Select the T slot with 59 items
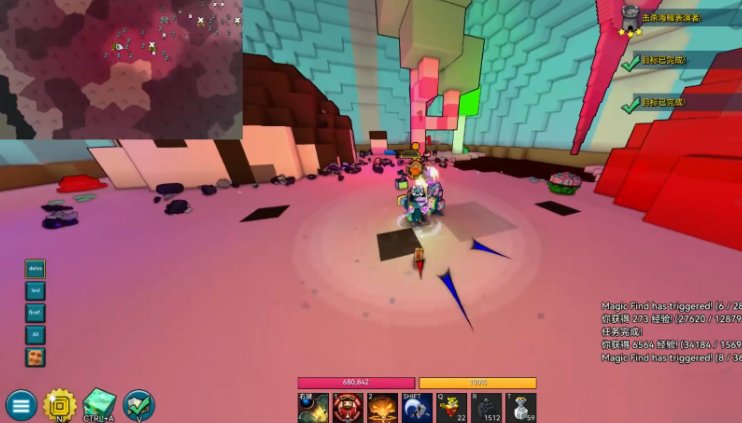The height and width of the screenshot is (423, 742). 522,408
